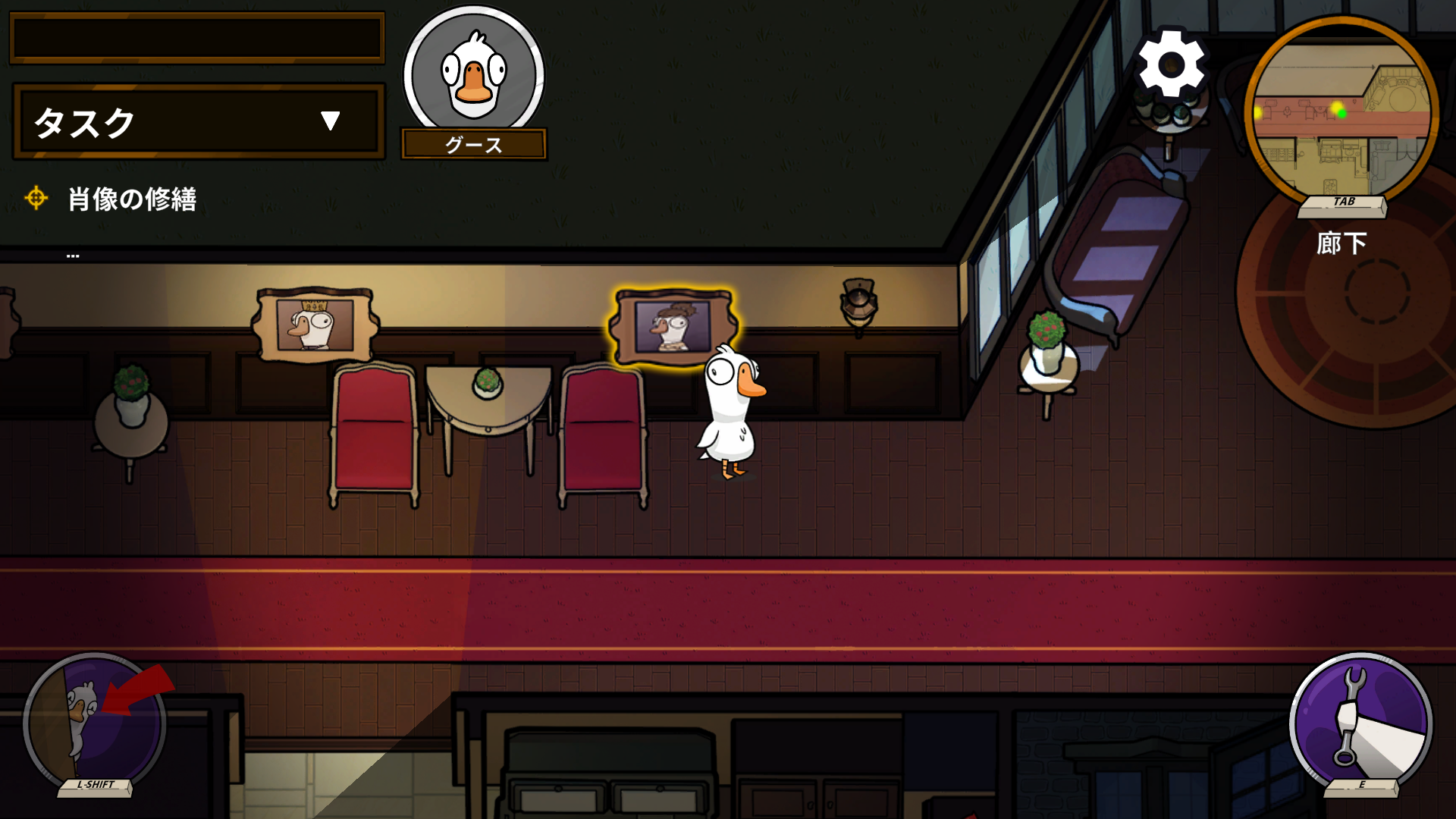Image resolution: width=1456 pixels, height=819 pixels.
Task: Click the グース role portrait
Action: [x=474, y=76]
